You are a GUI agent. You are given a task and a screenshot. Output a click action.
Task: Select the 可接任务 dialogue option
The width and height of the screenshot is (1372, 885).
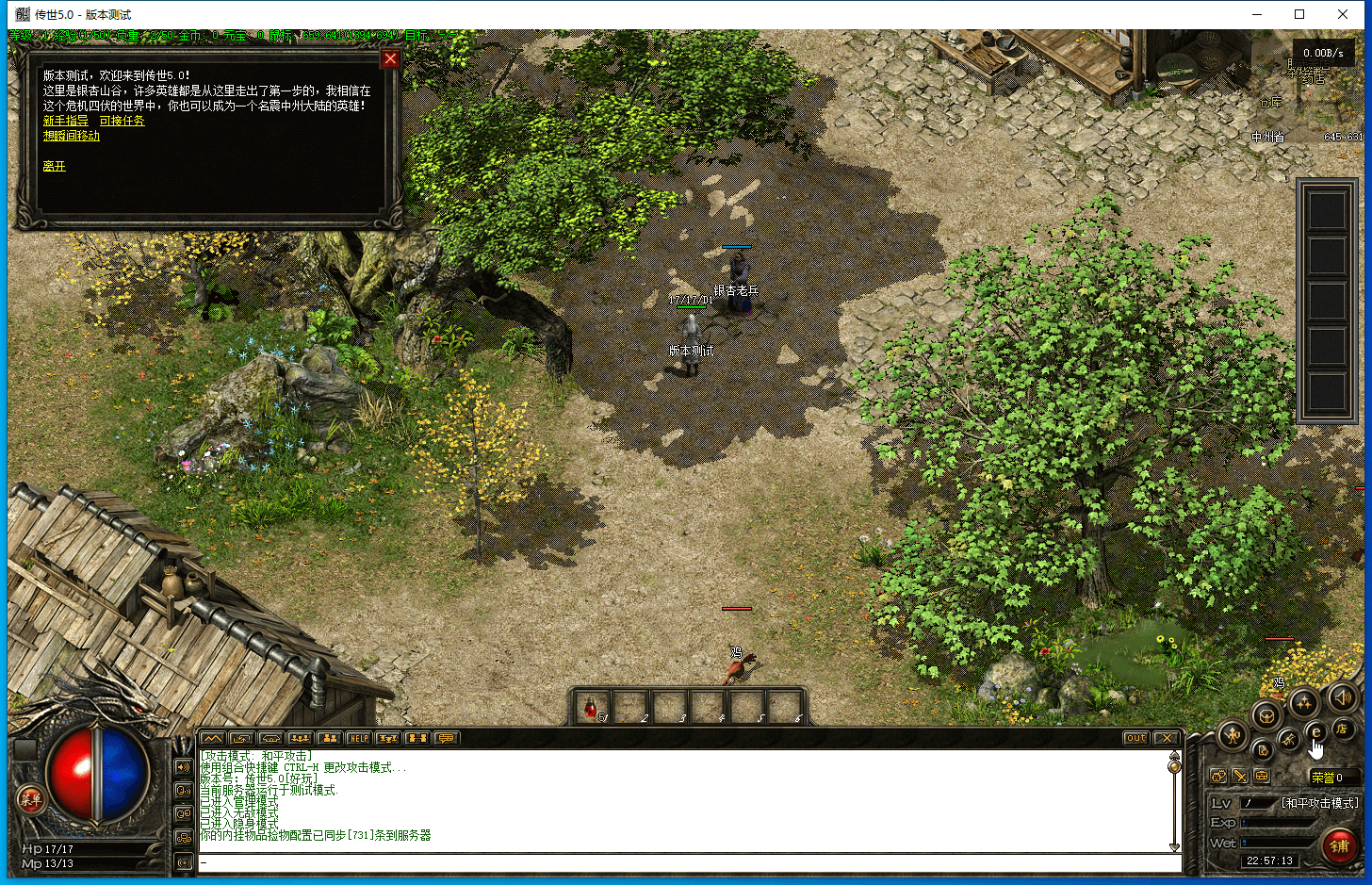tap(122, 121)
